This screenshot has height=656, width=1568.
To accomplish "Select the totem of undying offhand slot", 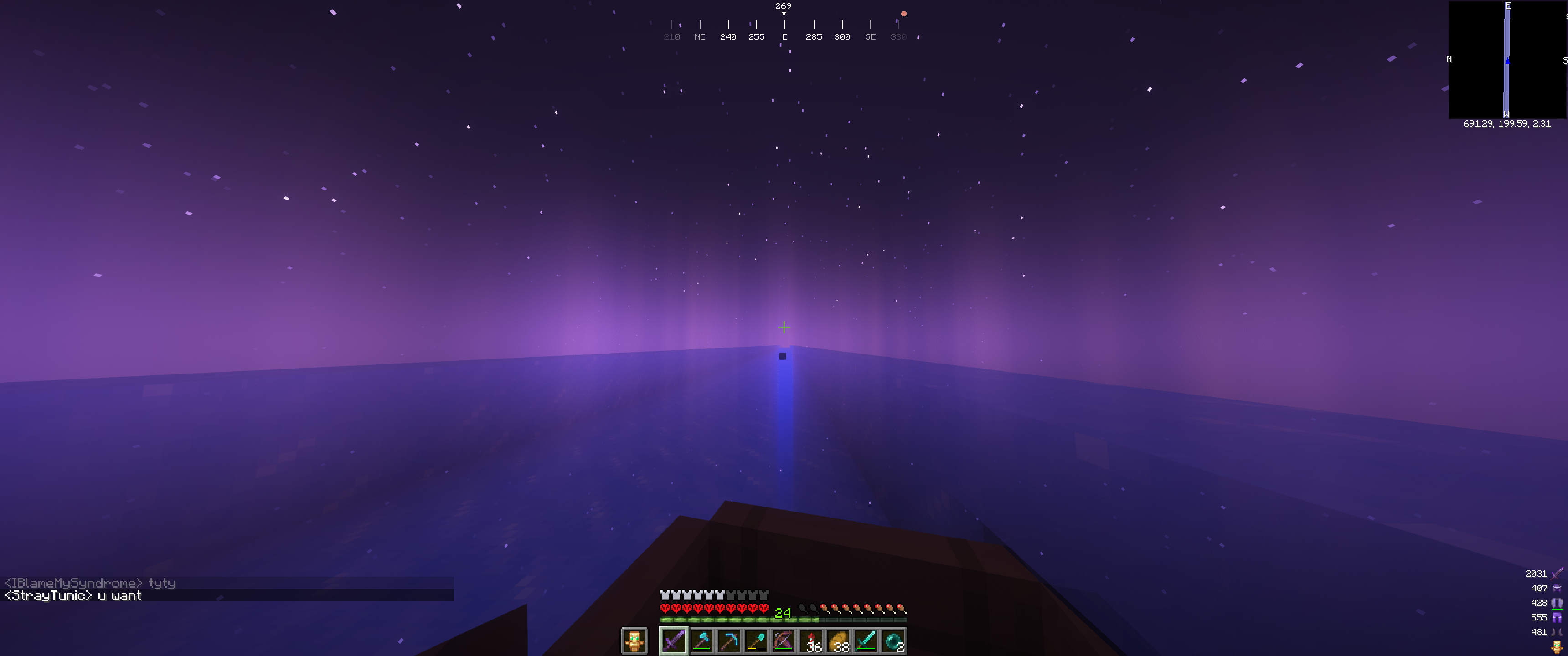I will pos(634,641).
